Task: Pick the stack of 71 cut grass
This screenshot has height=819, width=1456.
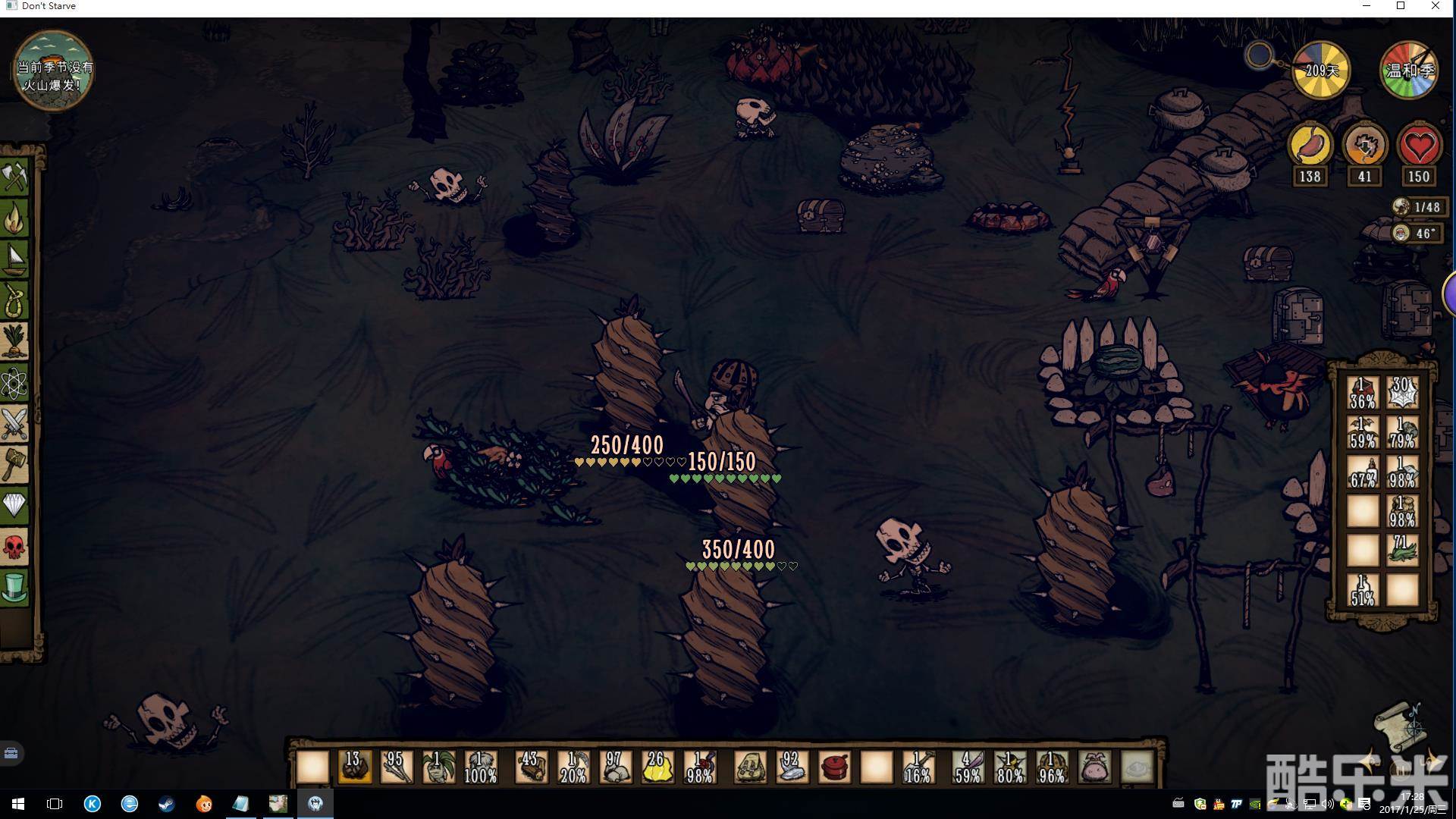Action: click(1401, 550)
